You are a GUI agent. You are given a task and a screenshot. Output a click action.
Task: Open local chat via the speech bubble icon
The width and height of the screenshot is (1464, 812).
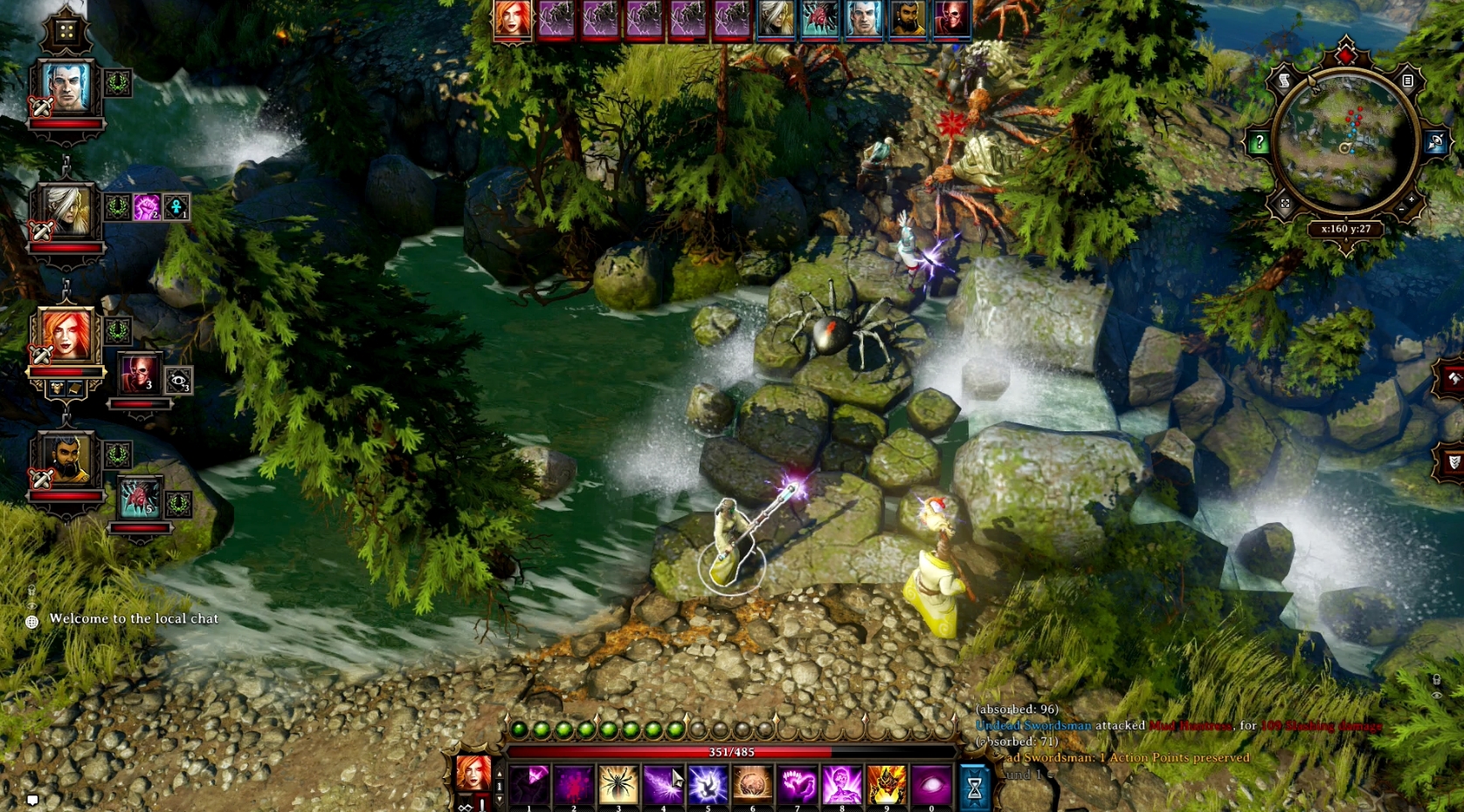pyautogui.click(x=32, y=798)
